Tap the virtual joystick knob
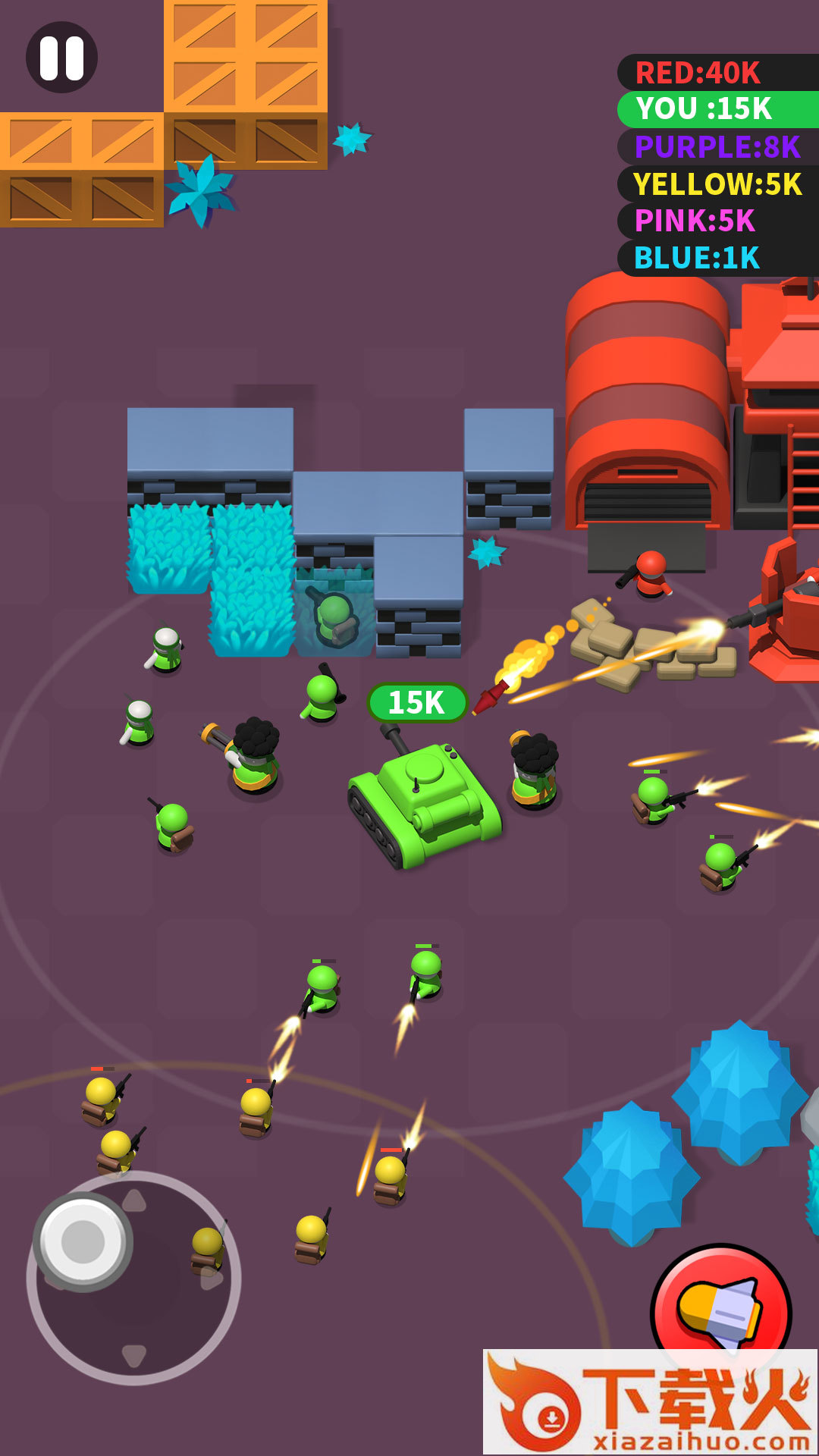 (83, 1241)
